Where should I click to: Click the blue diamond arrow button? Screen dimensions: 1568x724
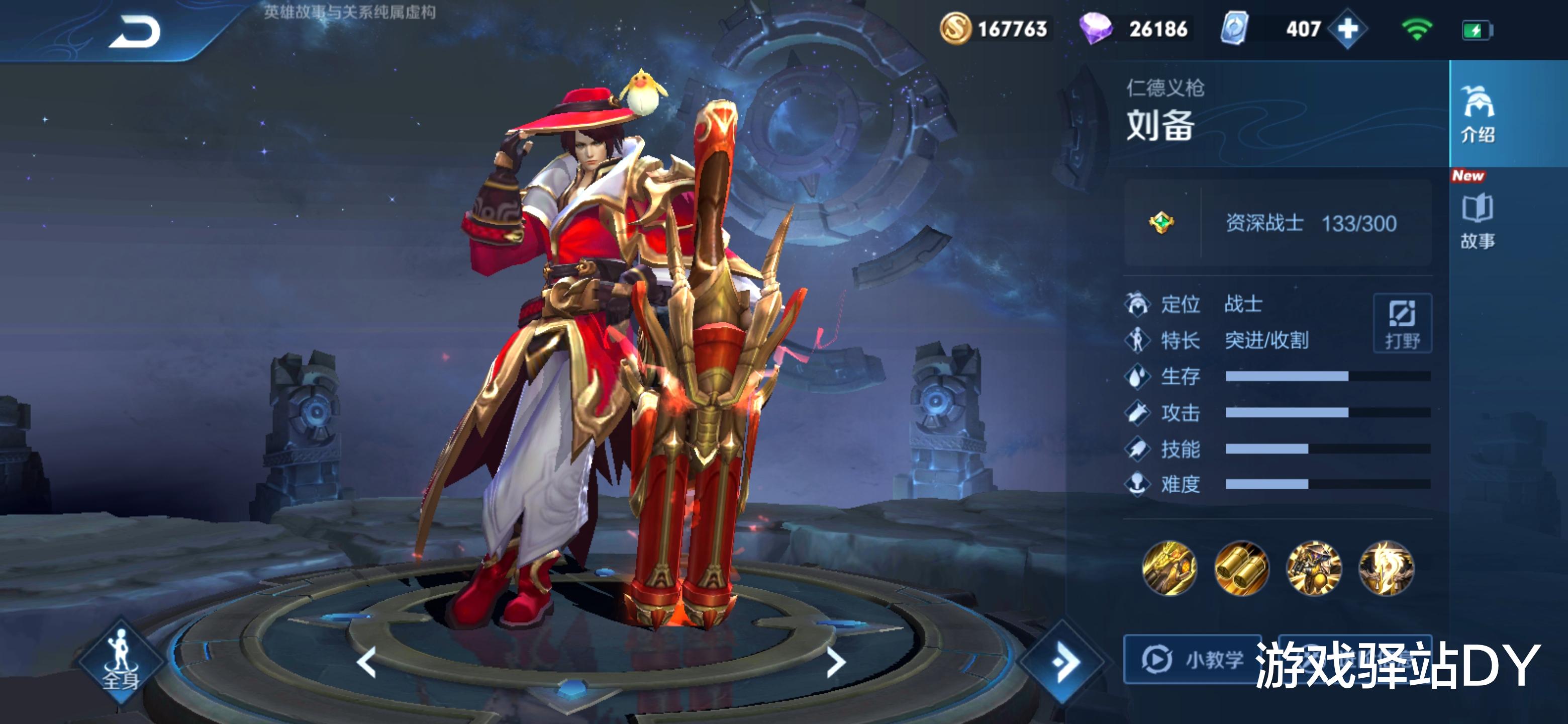1063,662
